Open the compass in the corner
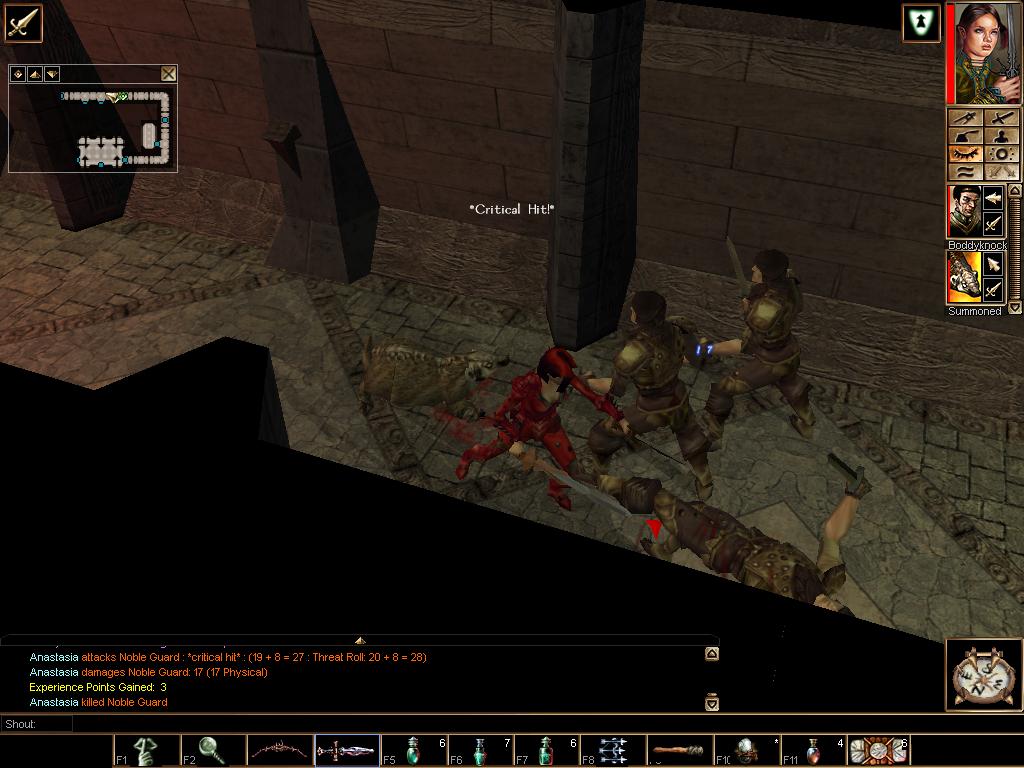The width and height of the screenshot is (1024, 768). [x=983, y=674]
